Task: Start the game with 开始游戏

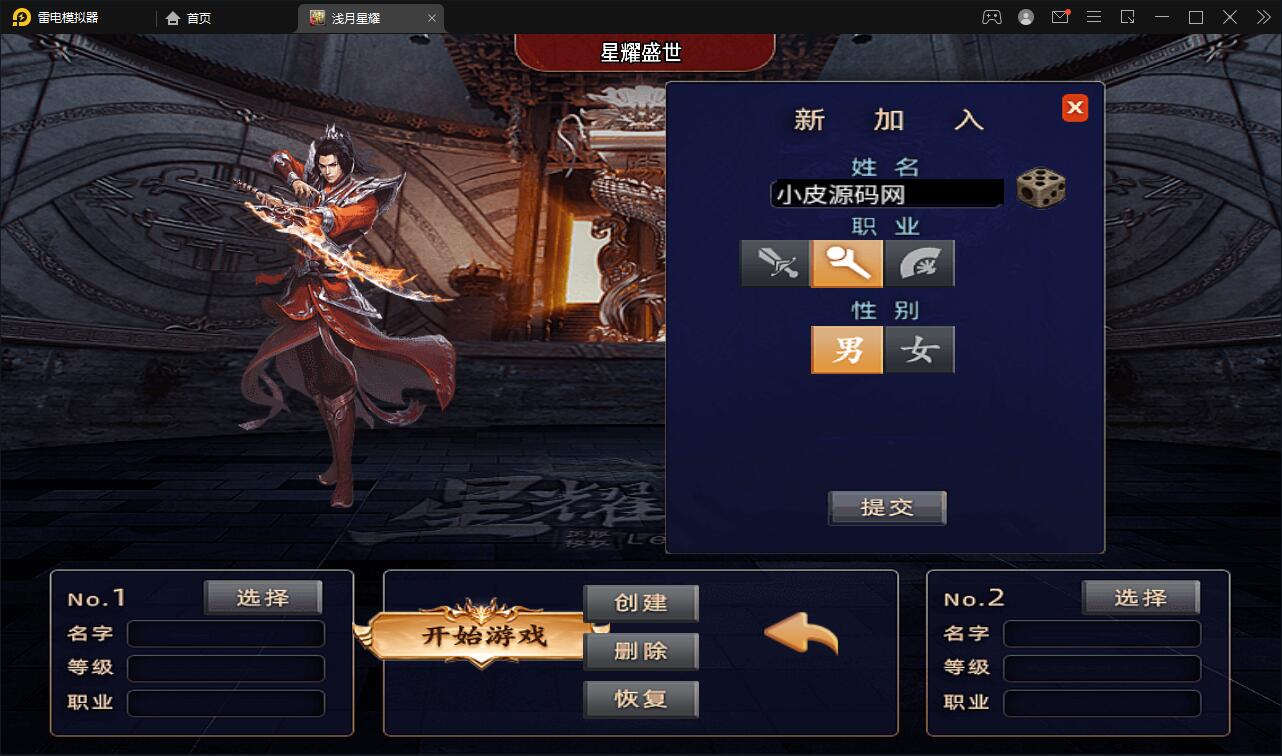Action: pyautogui.click(x=484, y=635)
